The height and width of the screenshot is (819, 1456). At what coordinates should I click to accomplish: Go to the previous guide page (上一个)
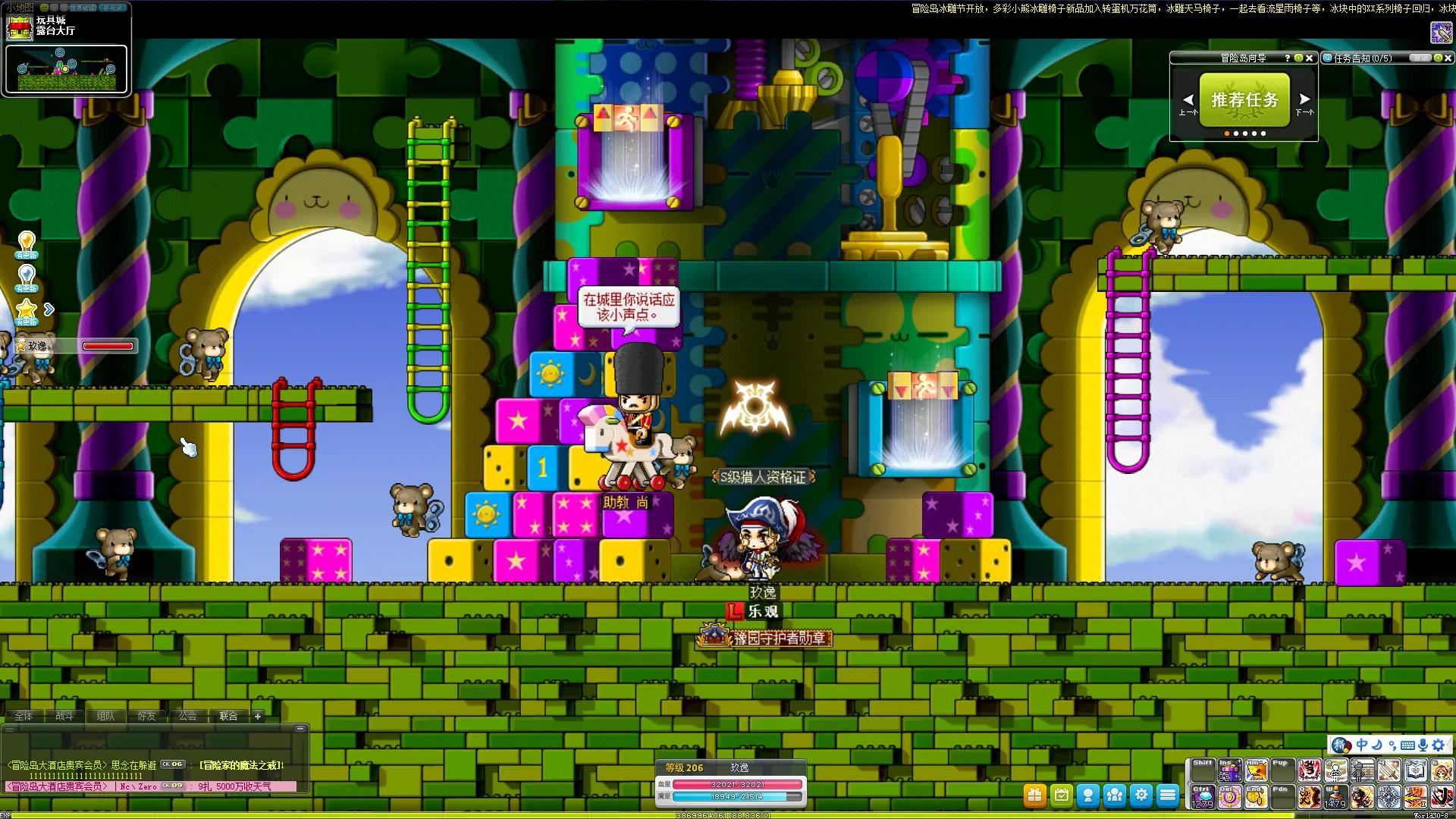(x=1188, y=100)
